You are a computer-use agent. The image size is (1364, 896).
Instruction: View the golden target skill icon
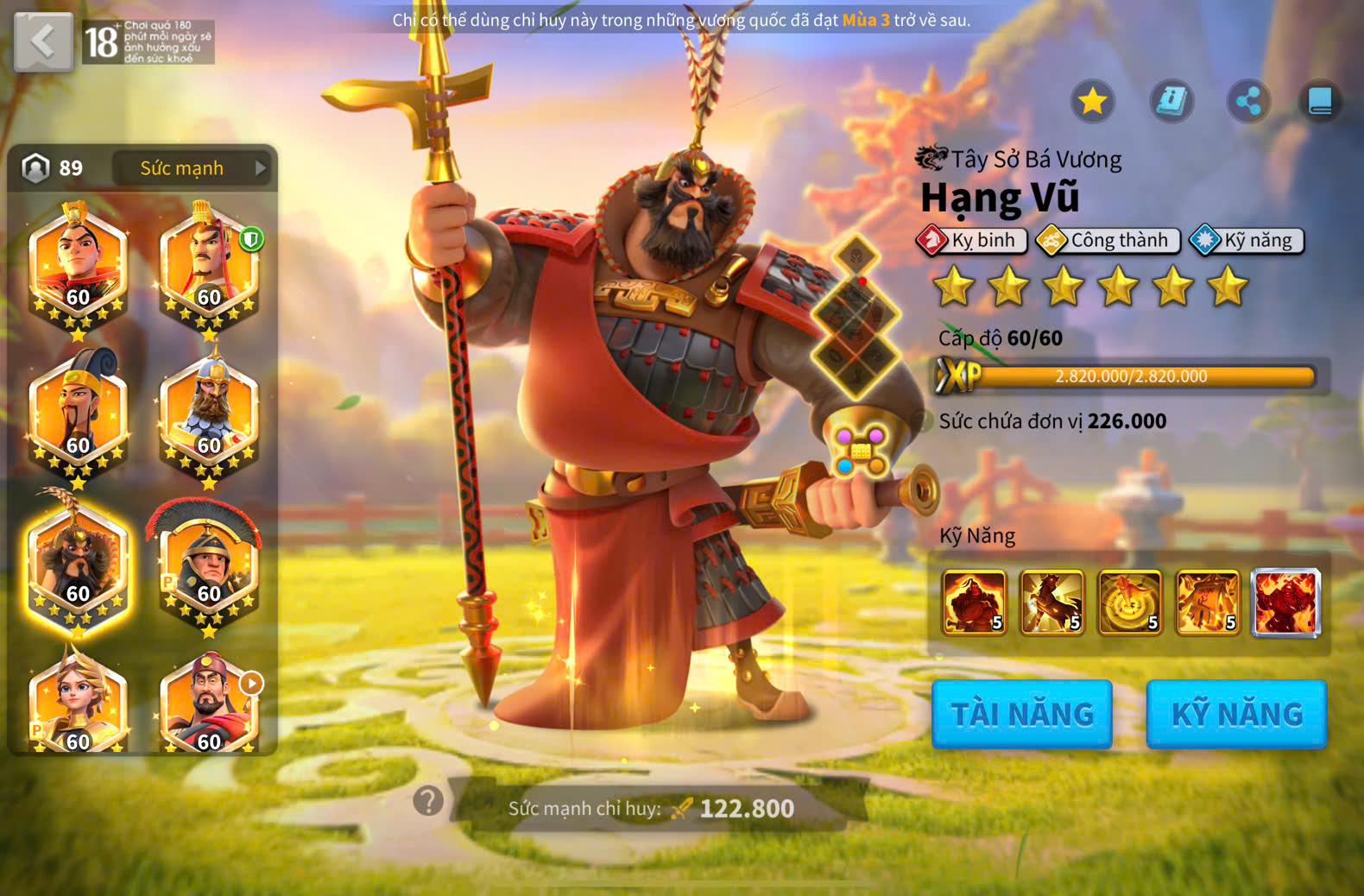[x=1129, y=602]
